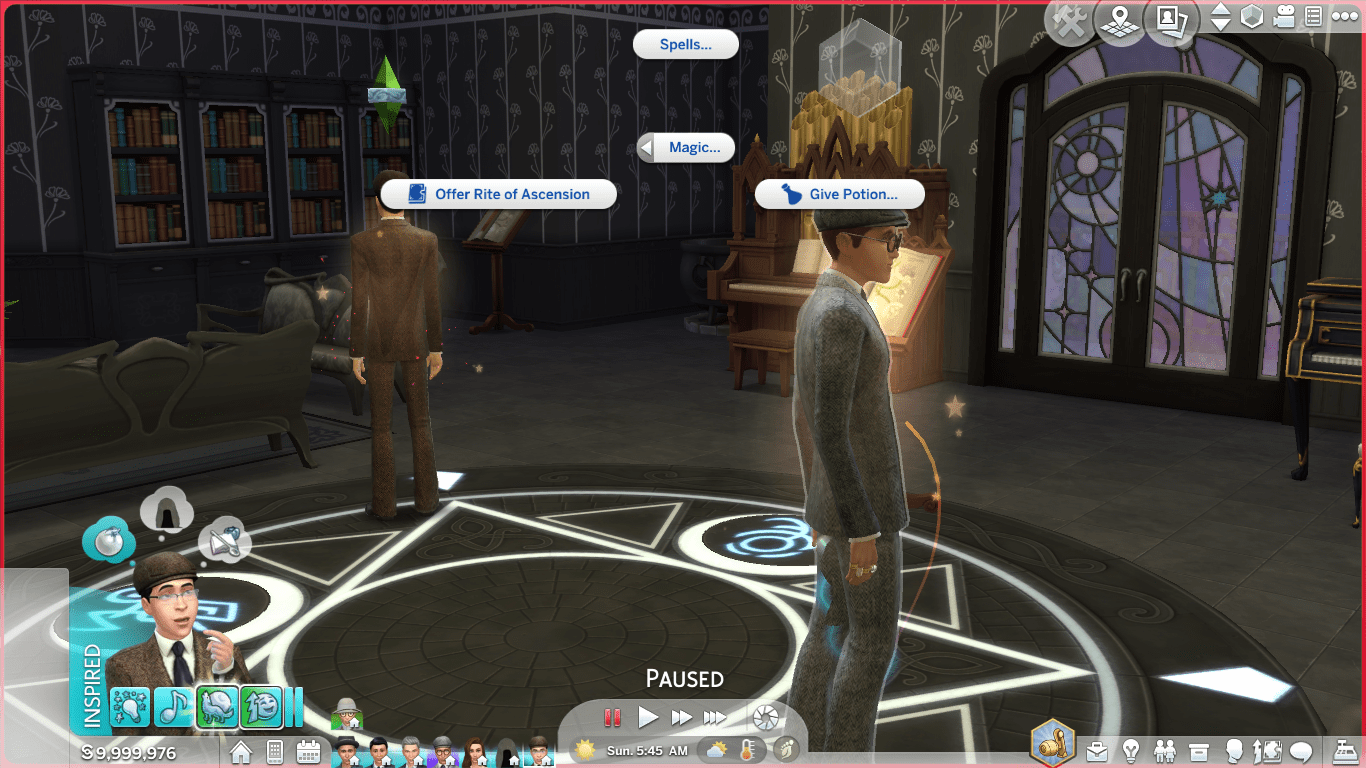Select the music note moodlet

coord(174,706)
